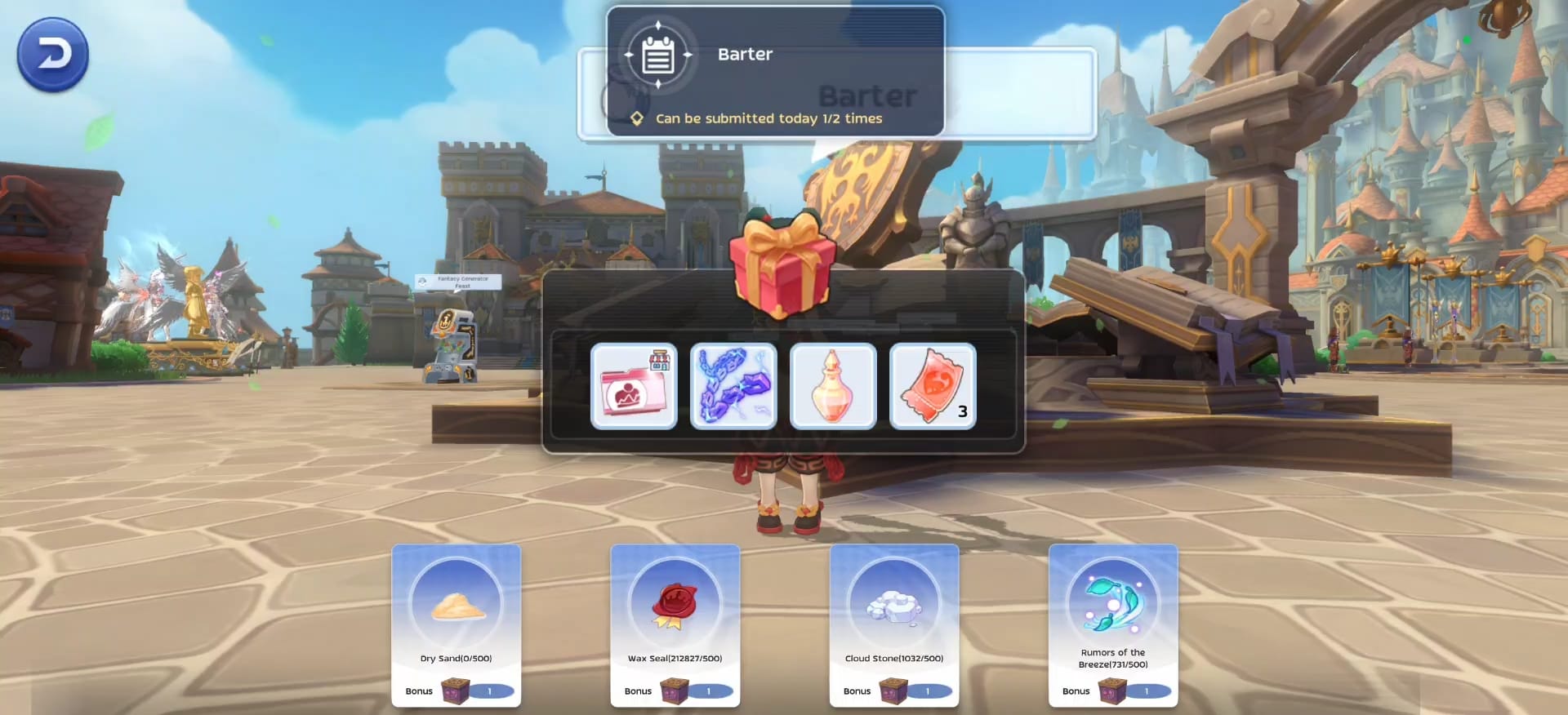This screenshot has height=715, width=1568.
Task: Select the pink photo folder reward
Action: pyautogui.click(x=634, y=386)
